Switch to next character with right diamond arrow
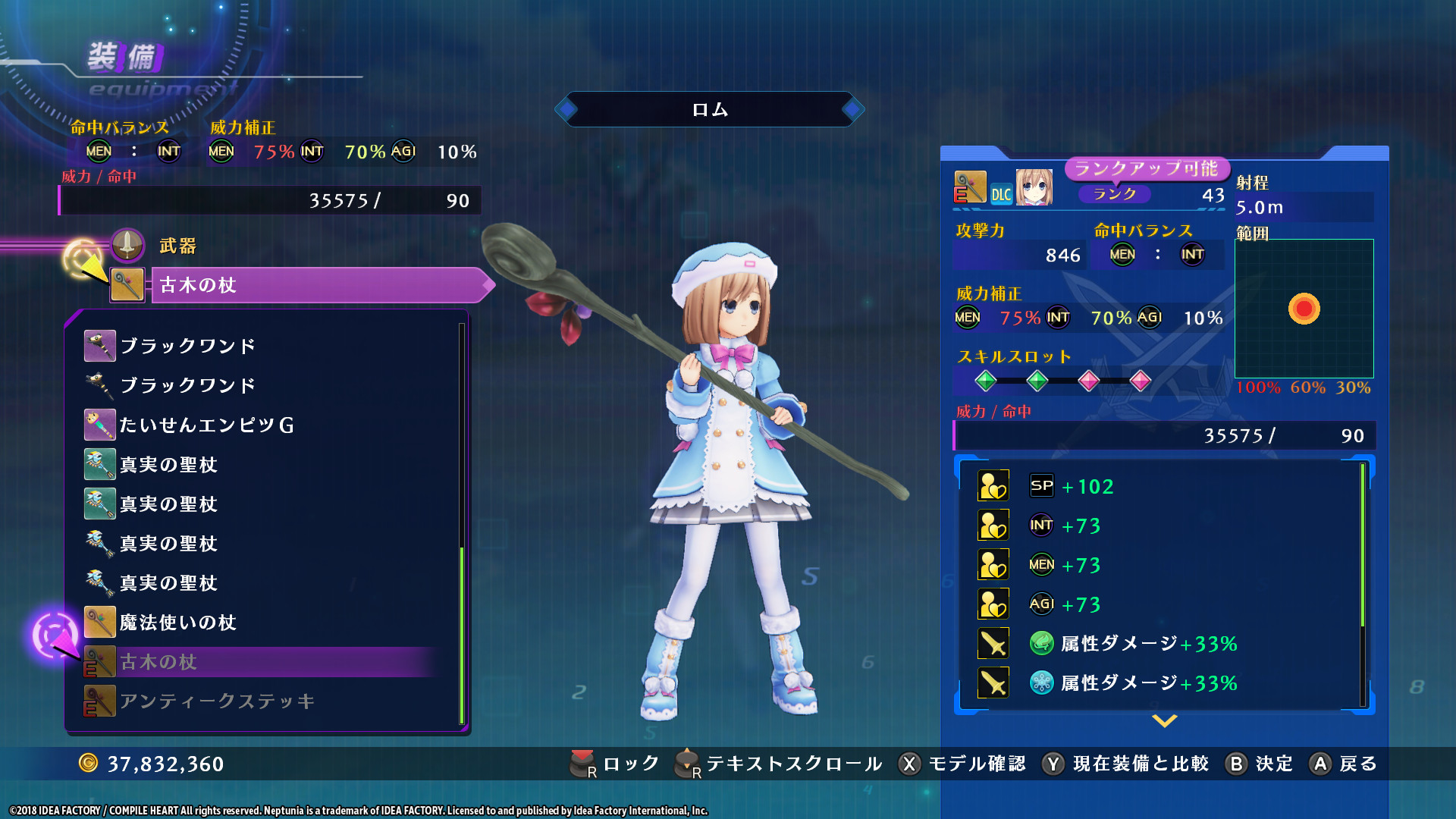Image resolution: width=1456 pixels, height=819 pixels. tap(853, 109)
